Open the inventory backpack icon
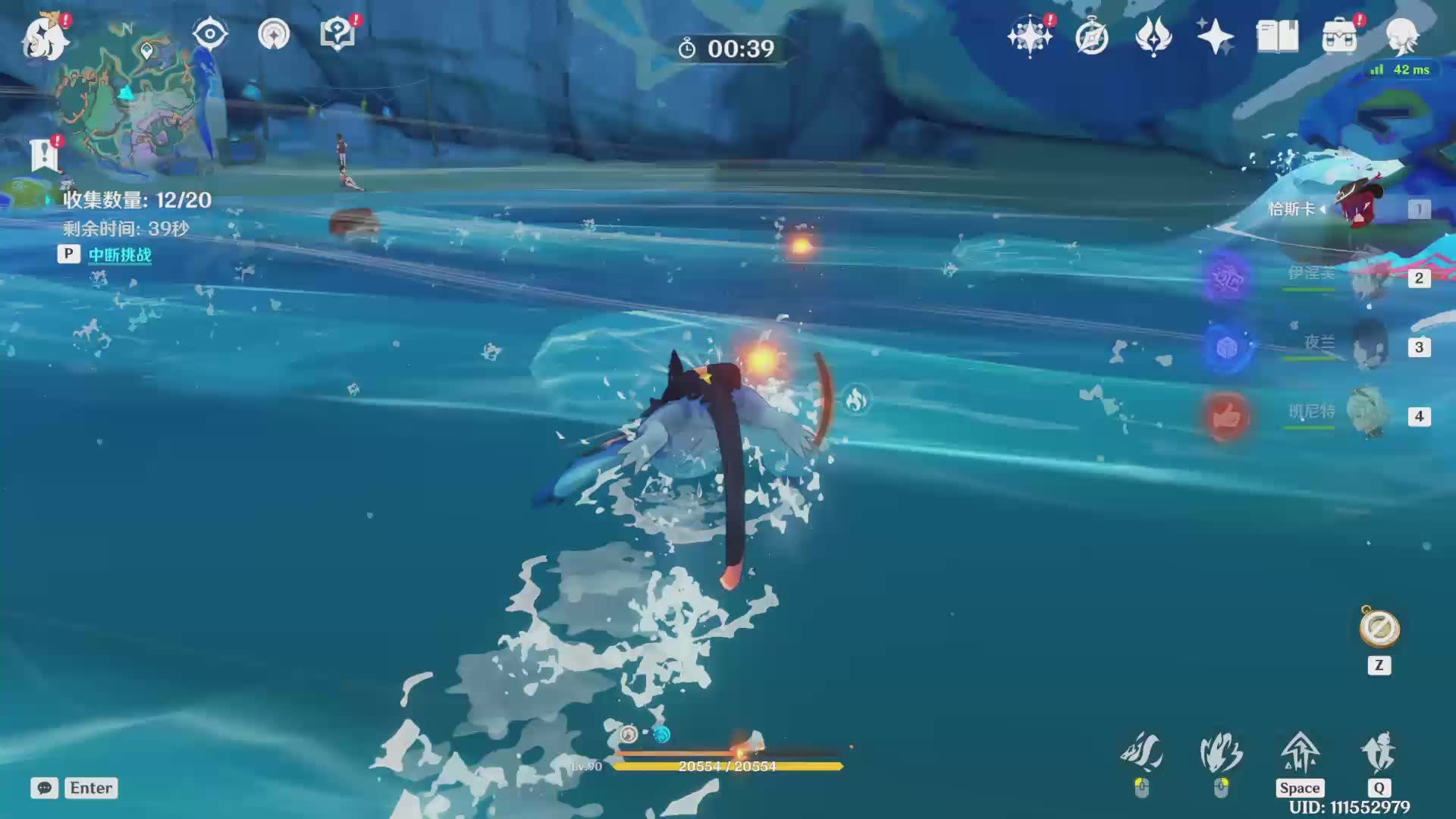Screen dimensions: 1456x819 click(1339, 36)
